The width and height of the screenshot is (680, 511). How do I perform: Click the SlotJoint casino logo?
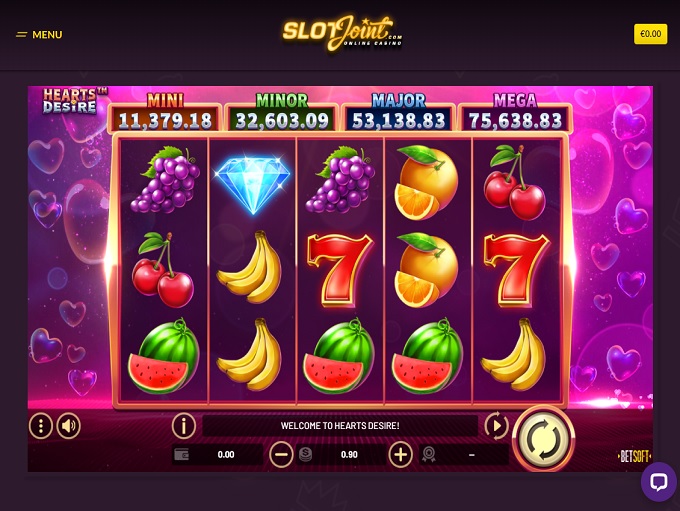(x=341, y=33)
